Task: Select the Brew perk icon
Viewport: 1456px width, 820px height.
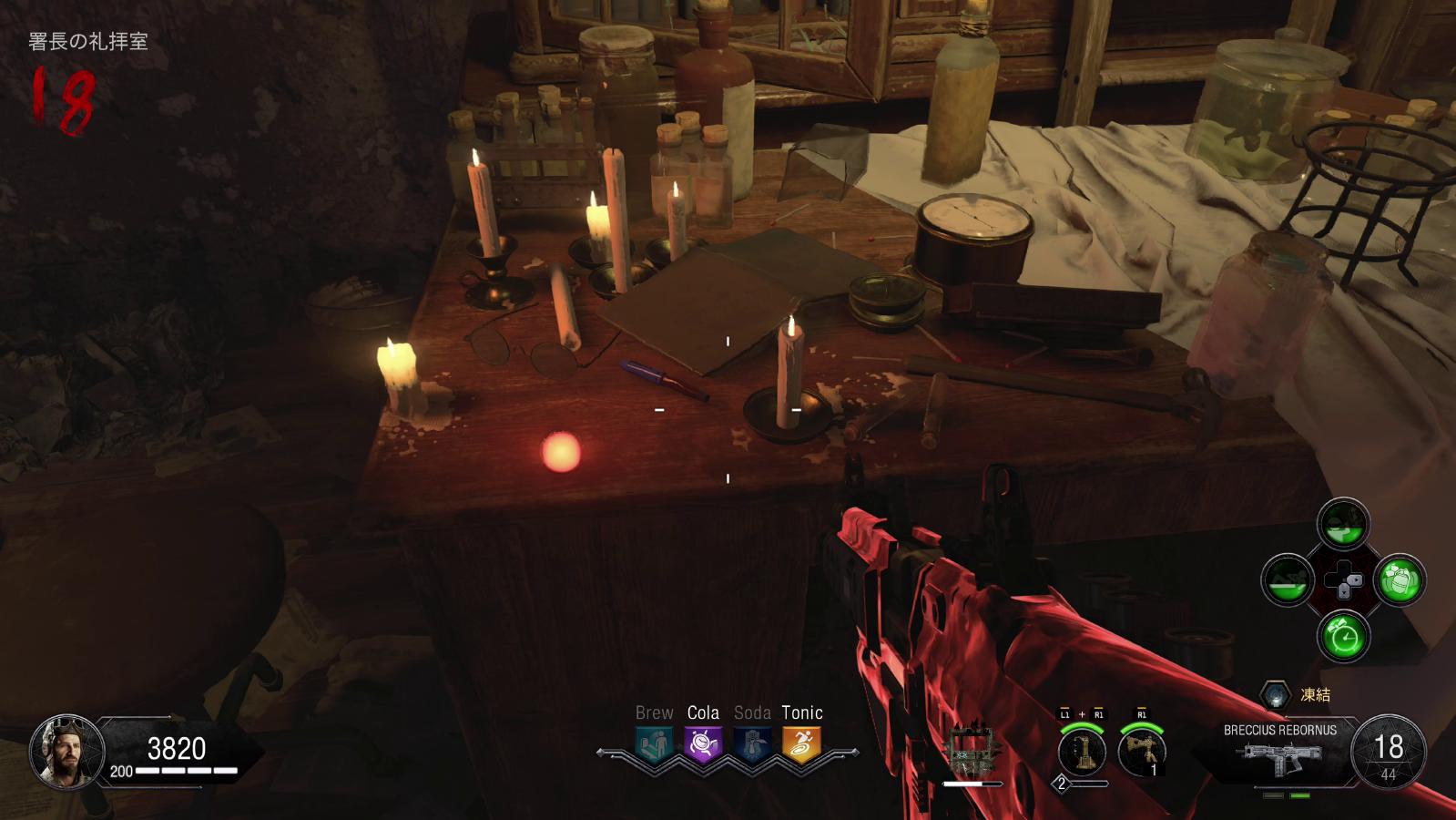Action: click(x=654, y=744)
